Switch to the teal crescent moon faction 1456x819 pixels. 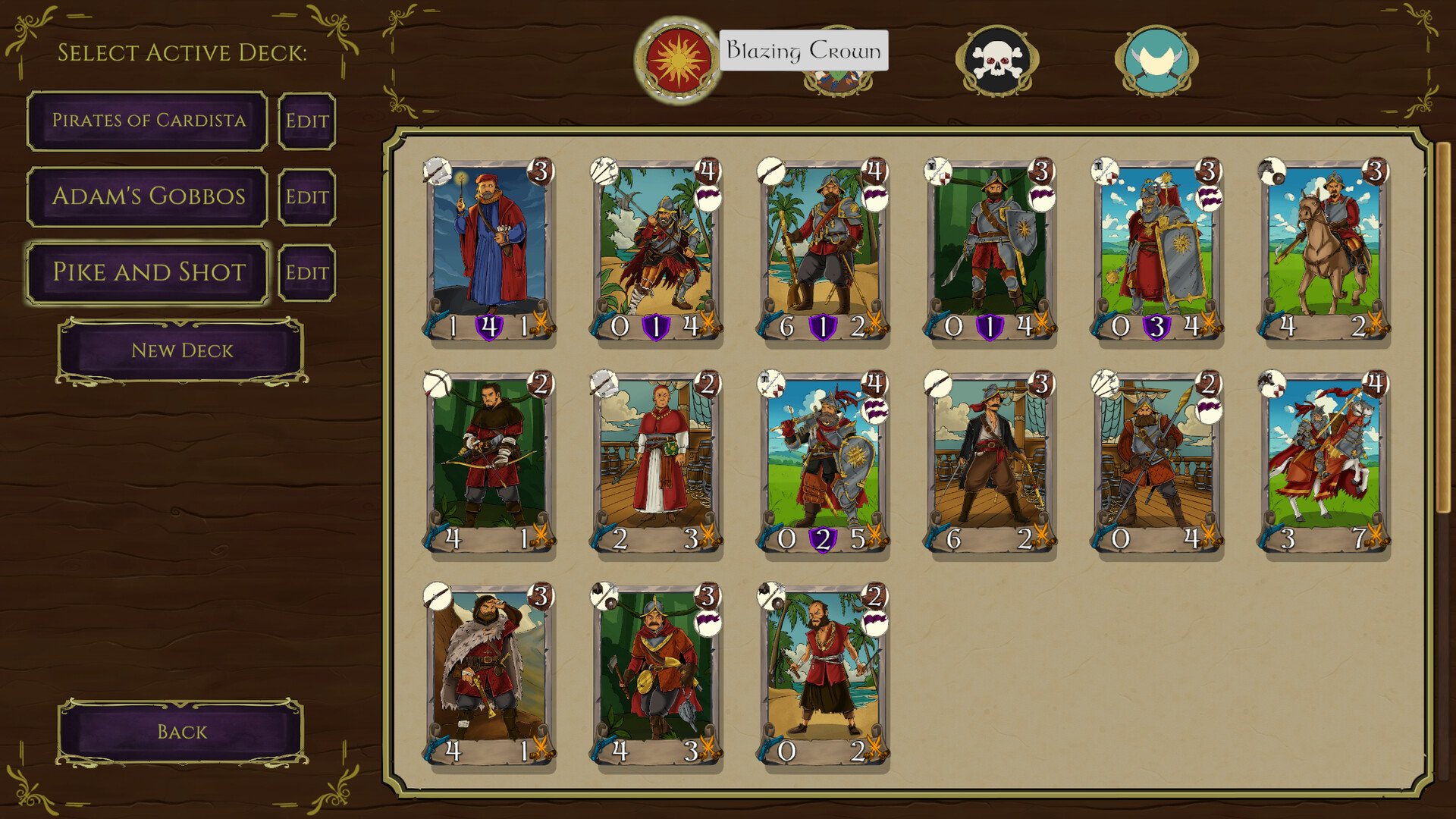1156,61
